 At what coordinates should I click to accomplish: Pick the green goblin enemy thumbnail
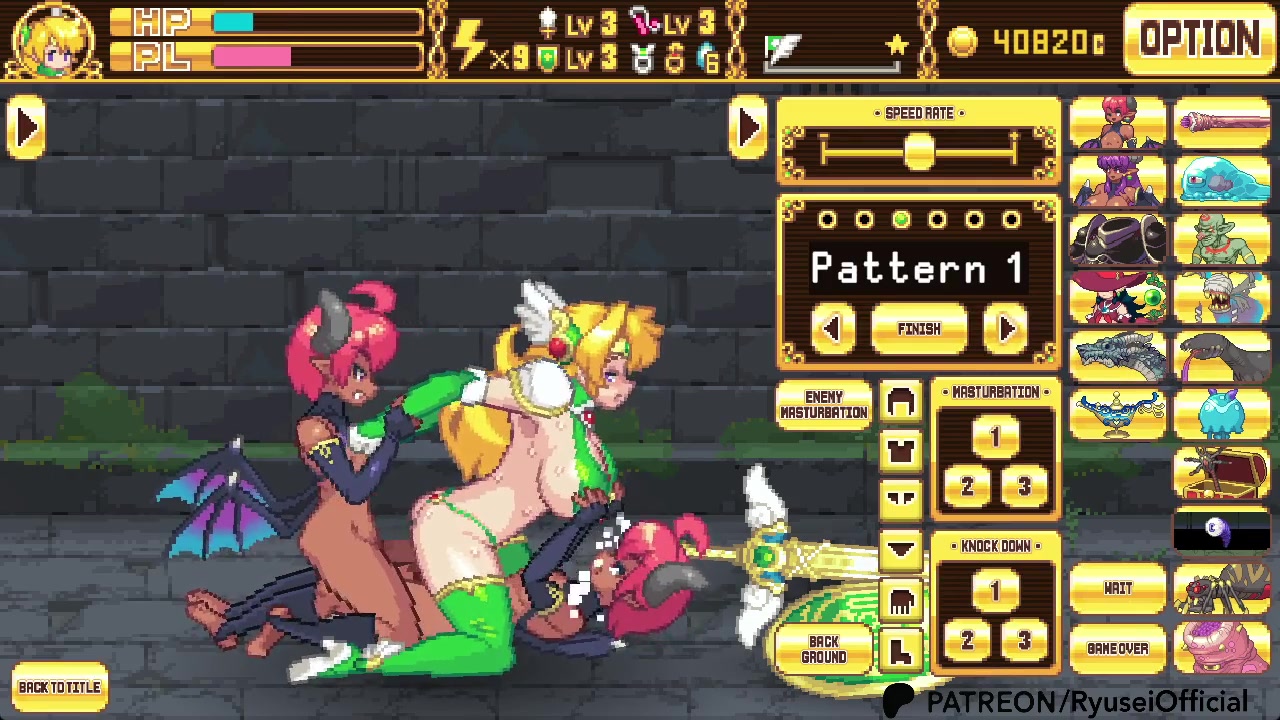click(x=1223, y=240)
